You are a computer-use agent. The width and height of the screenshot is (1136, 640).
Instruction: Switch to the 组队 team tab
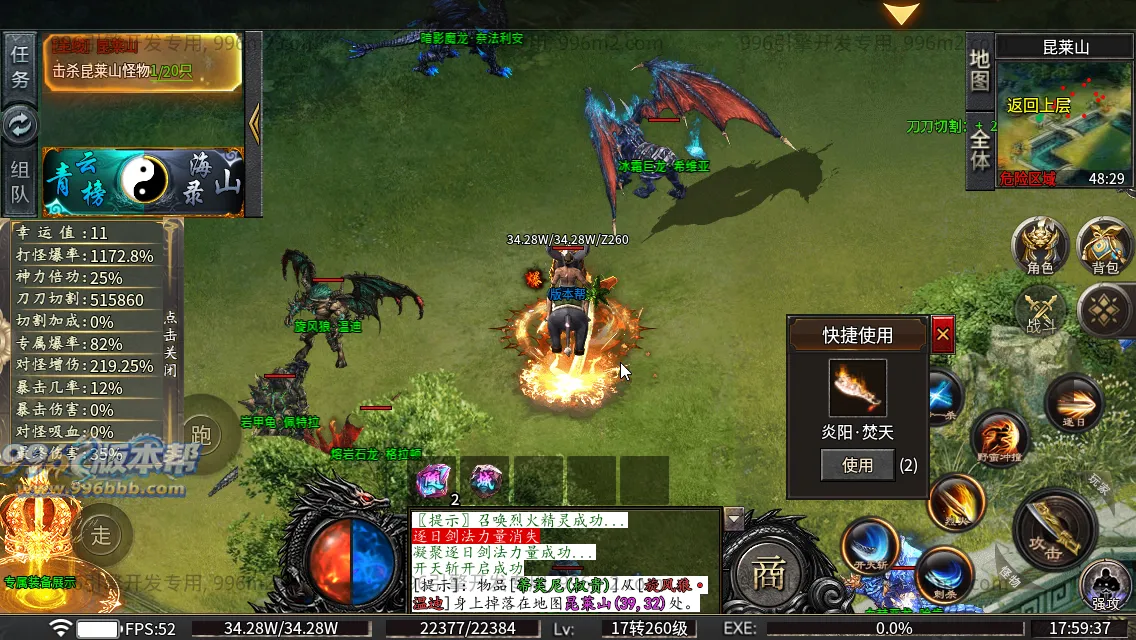click(x=20, y=181)
